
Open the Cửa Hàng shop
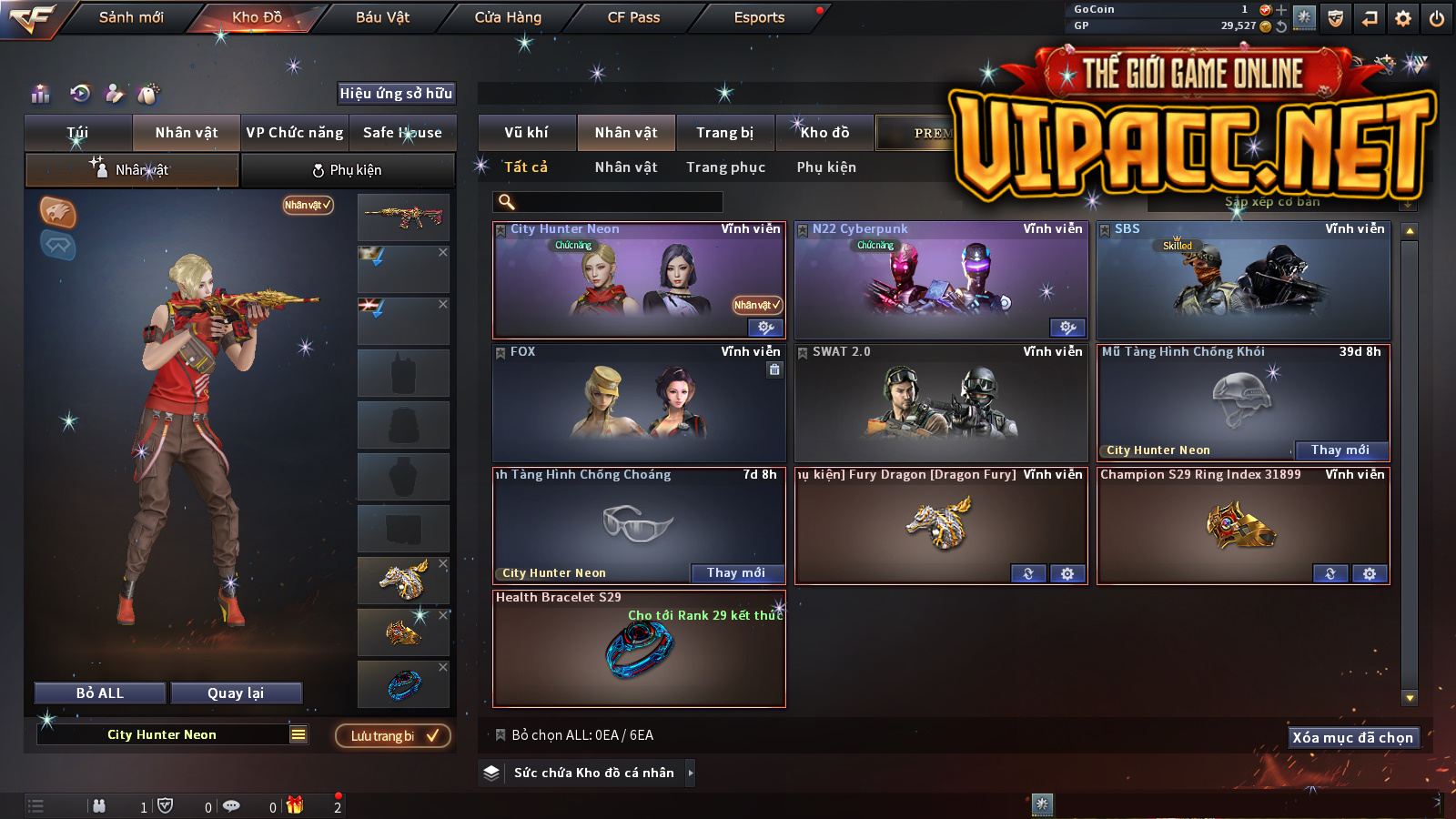pyautogui.click(x=508, y=17)
